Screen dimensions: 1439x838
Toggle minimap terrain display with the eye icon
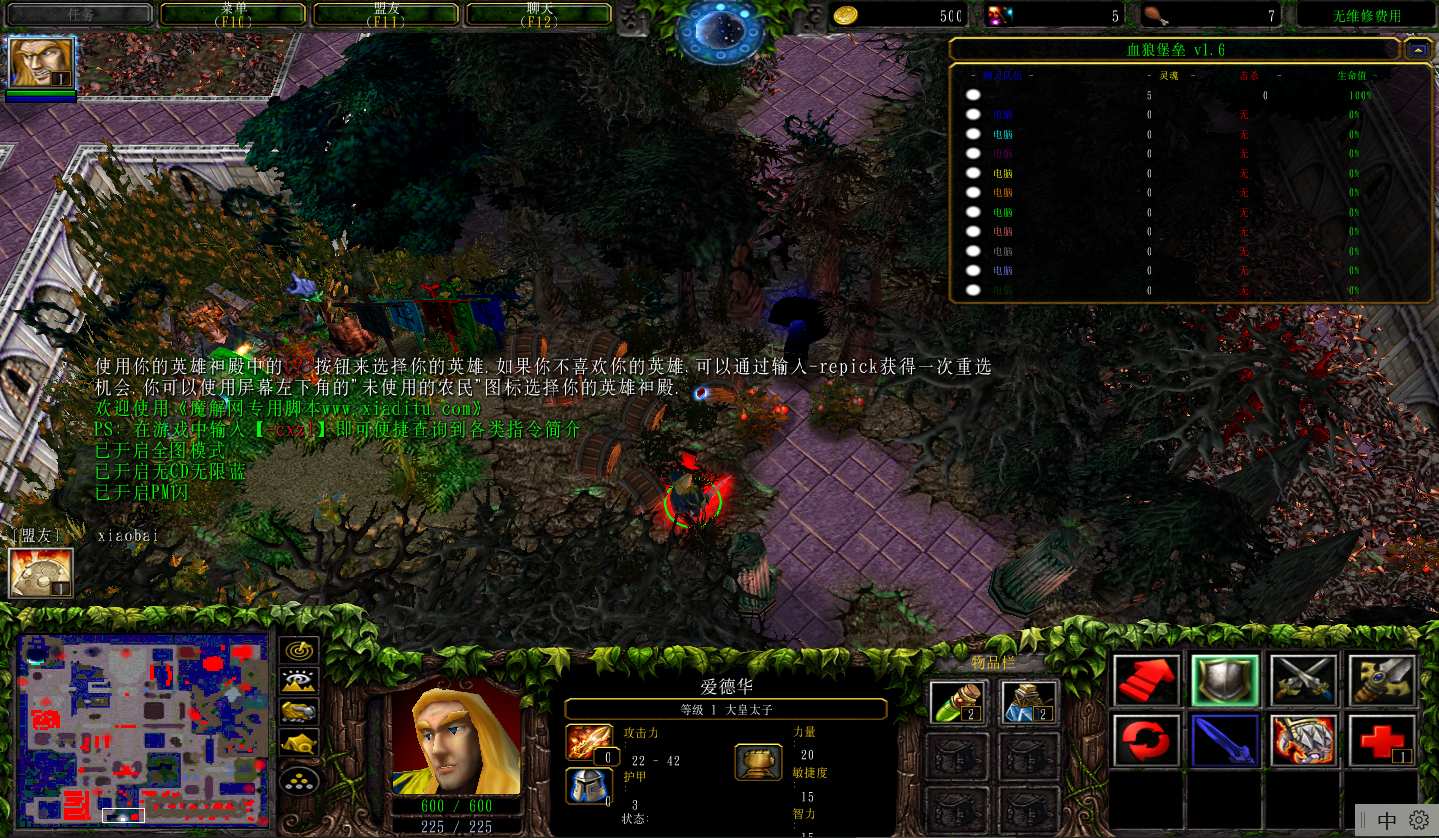click(x=299, y=681)
